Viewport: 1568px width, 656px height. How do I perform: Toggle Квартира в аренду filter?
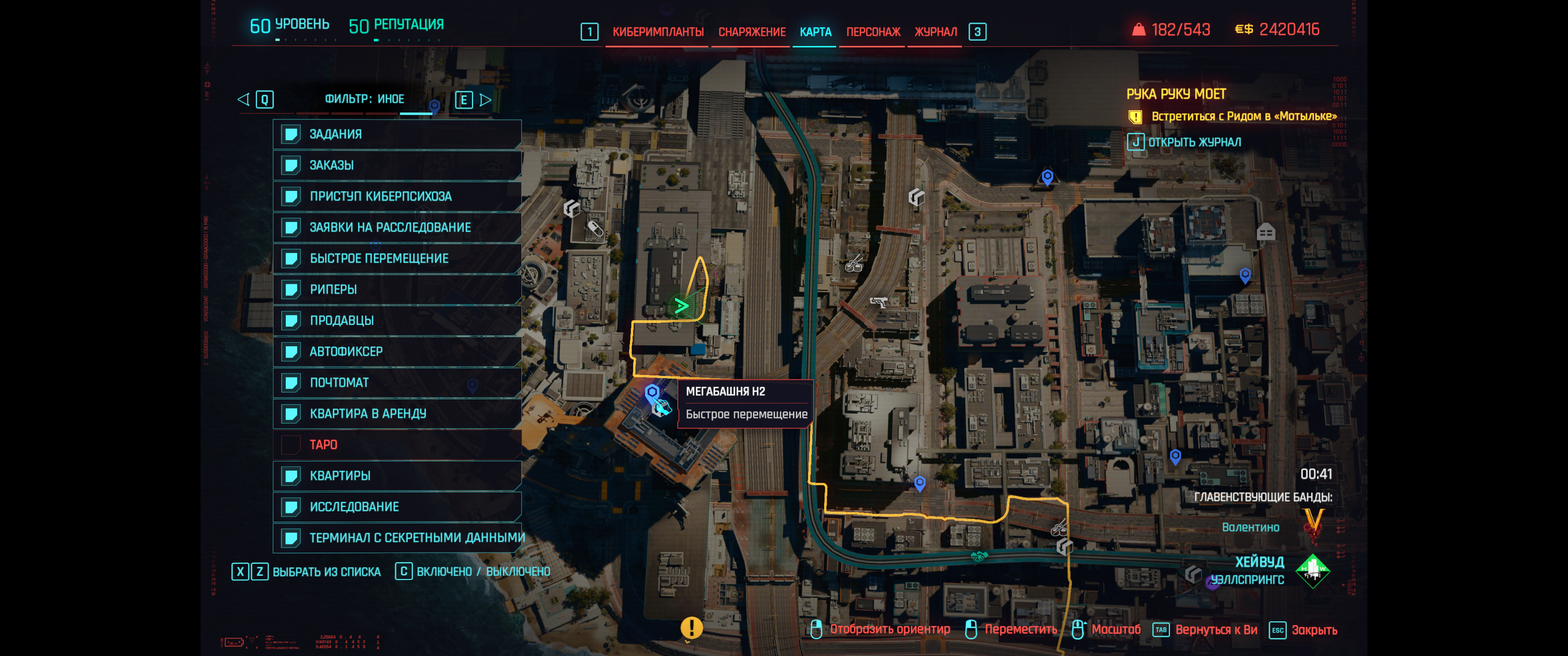(x=397, y=414)
